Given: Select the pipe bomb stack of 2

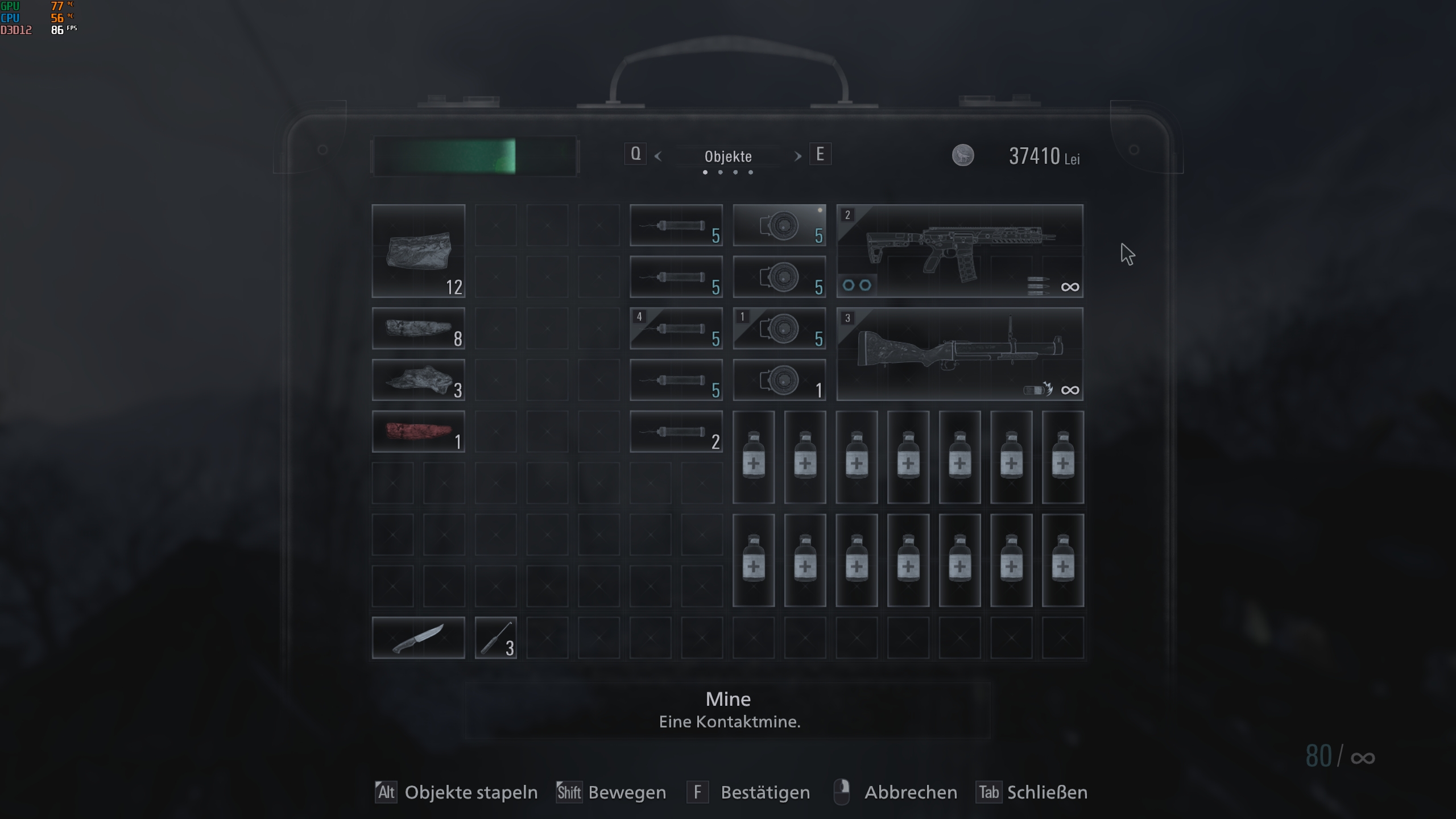Looking at the screenshot, I should click(x=676, y=431).
